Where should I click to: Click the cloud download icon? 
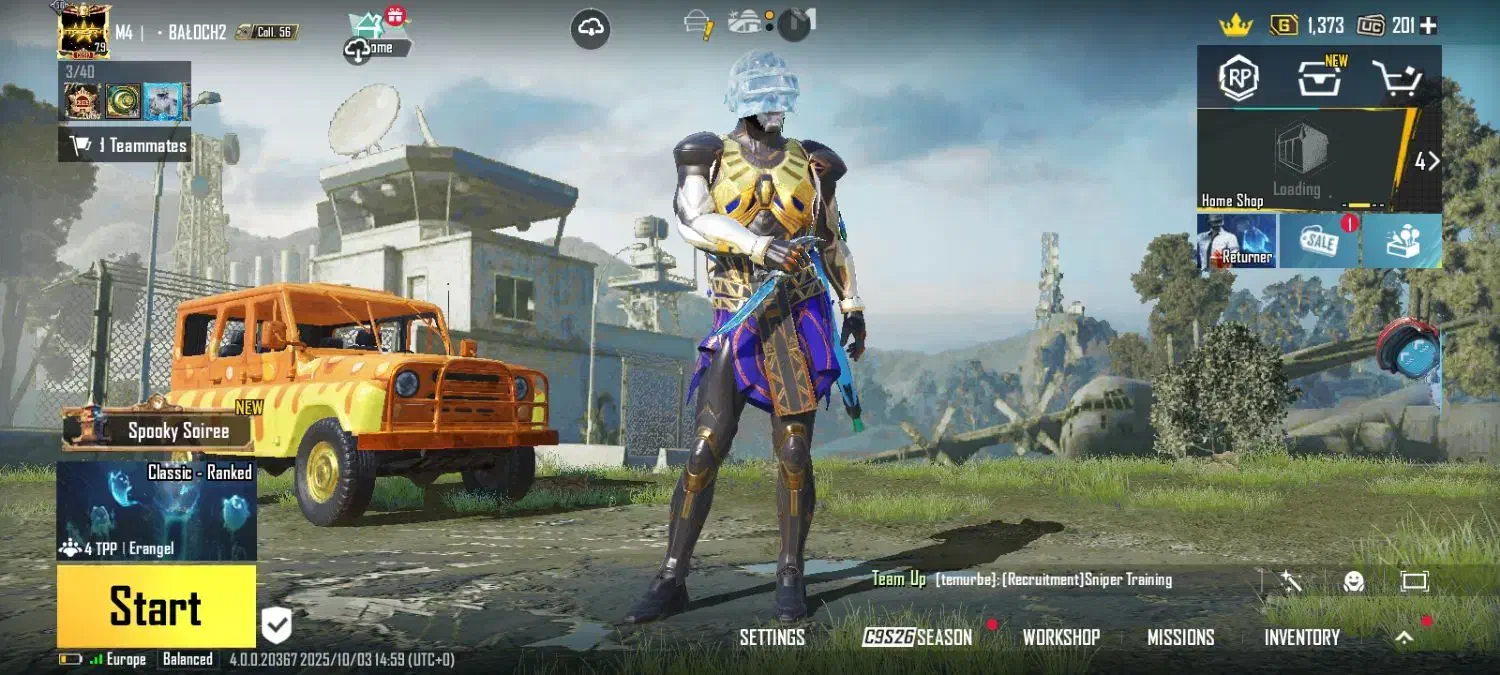[x=591, y=29]
